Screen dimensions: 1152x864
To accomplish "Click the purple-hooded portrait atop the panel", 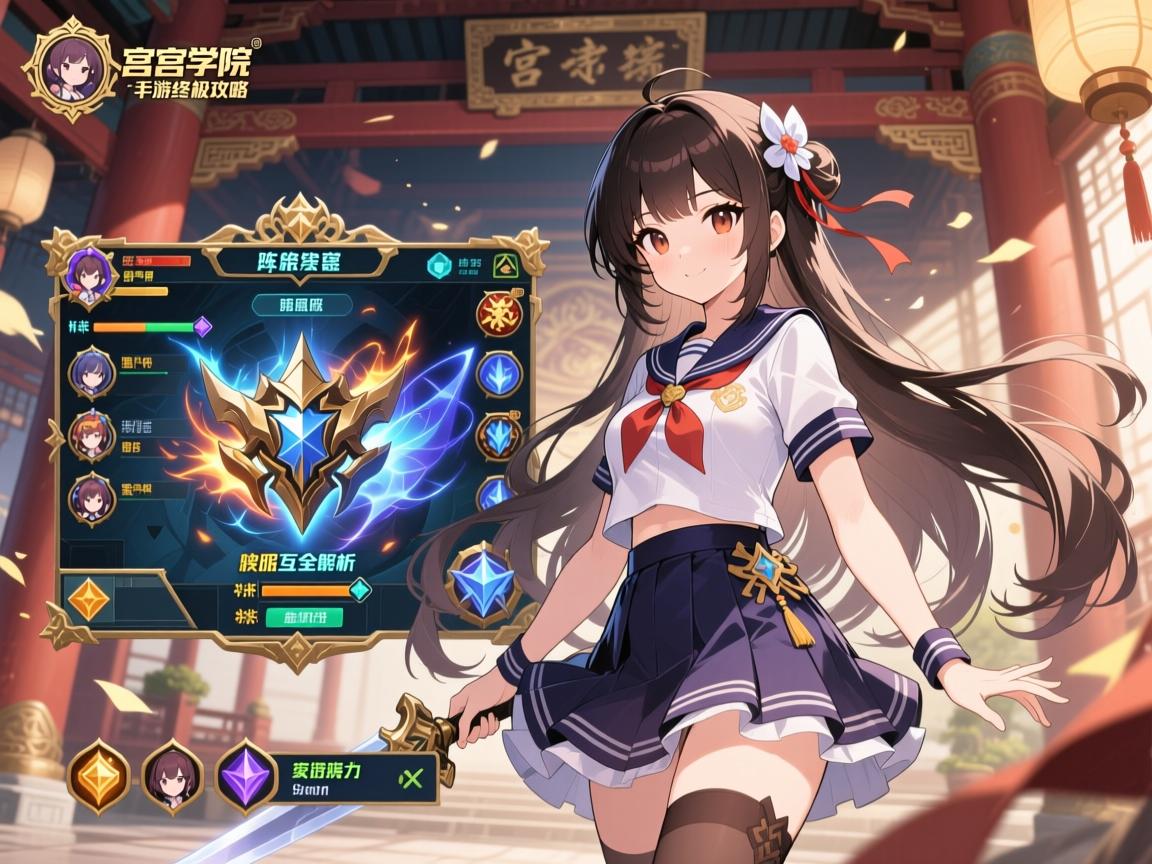I will (87, 273).
